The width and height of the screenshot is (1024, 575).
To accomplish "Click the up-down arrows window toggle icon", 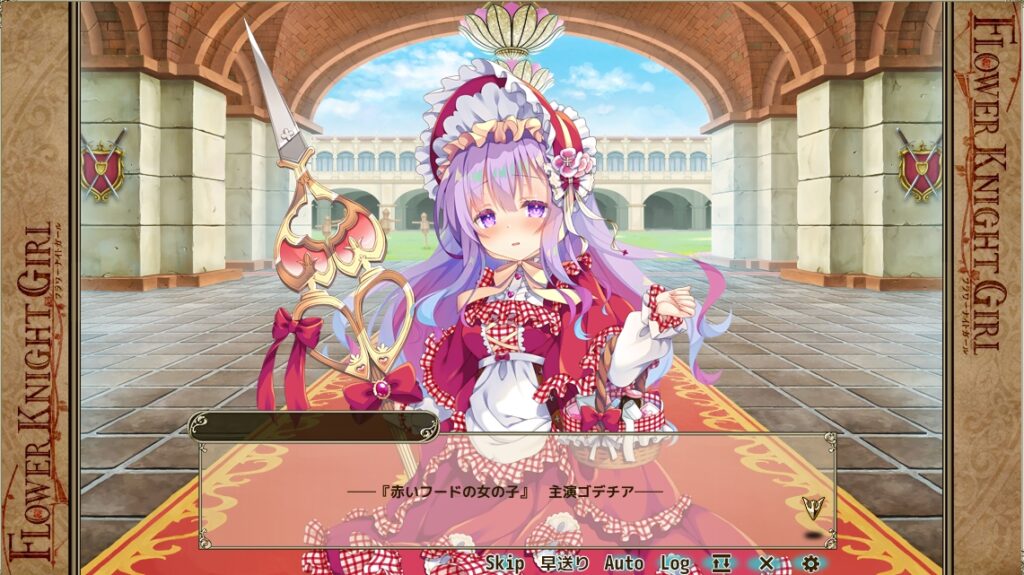I will pos(723,564).
